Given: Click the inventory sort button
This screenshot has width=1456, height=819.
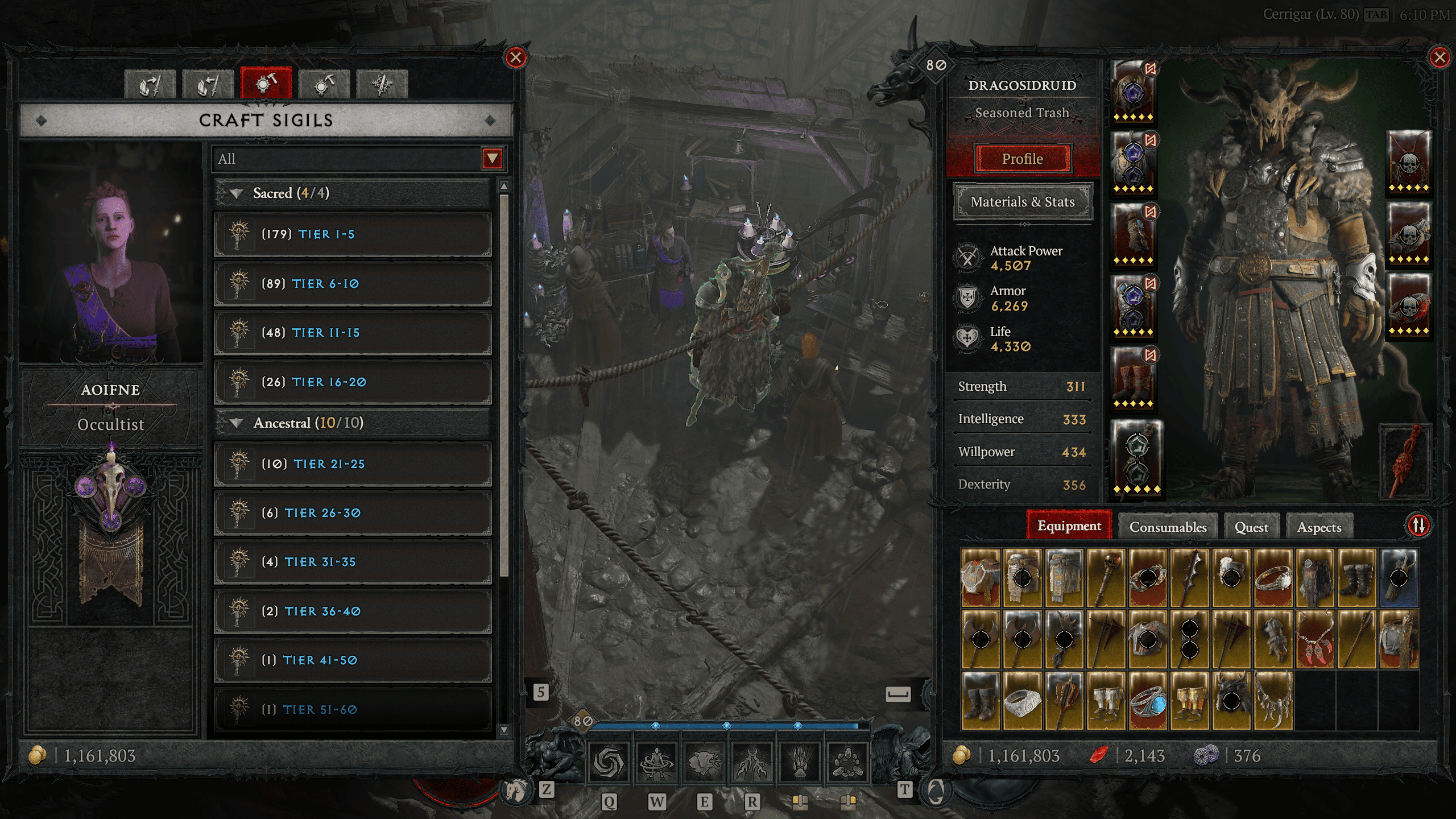Looking at the screenshot, I should [x=1418, y=525].
